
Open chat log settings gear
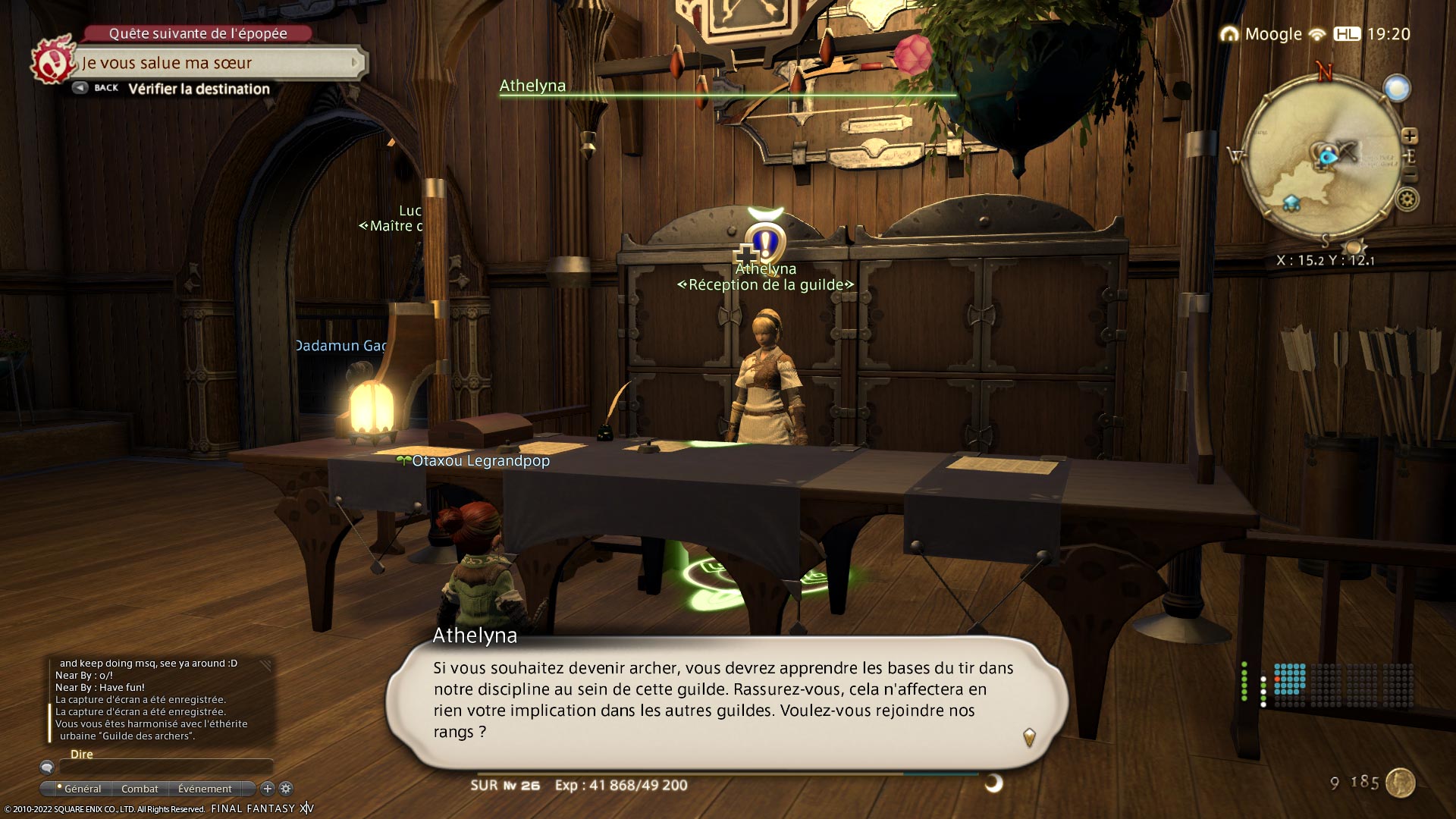click(x=286, y=789)
